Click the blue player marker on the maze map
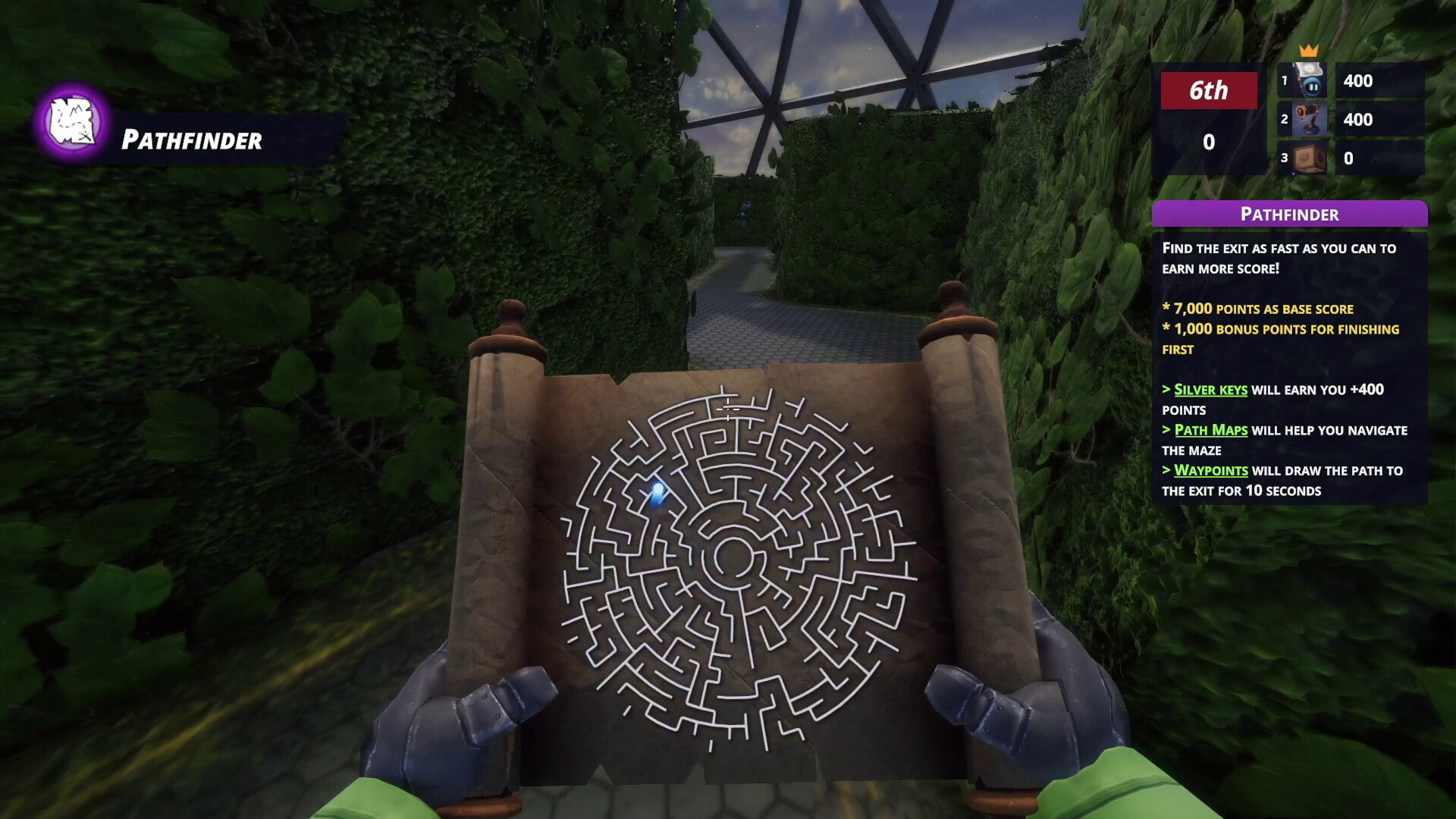1456x819 pixels. [657, 494]
